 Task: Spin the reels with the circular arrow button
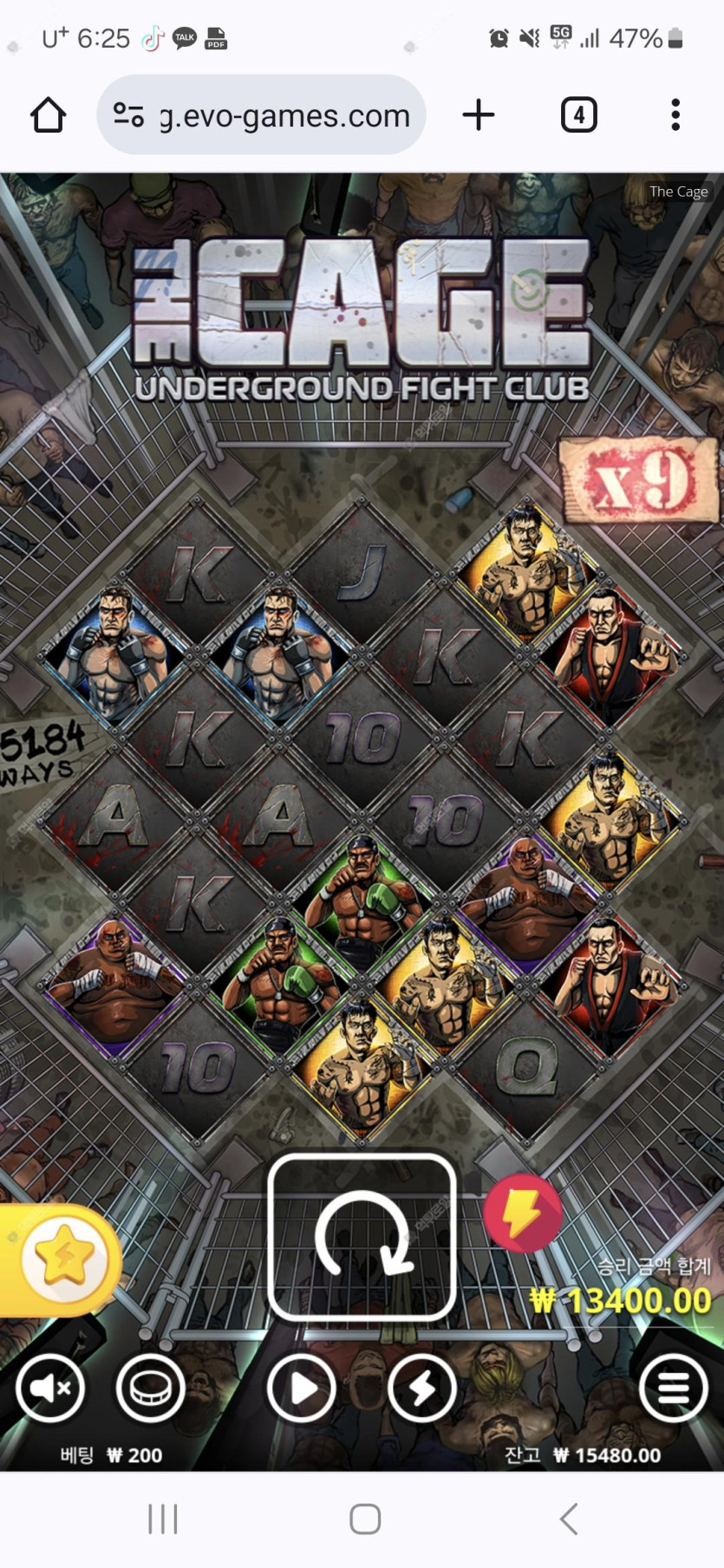click(x=362, y=1237)
